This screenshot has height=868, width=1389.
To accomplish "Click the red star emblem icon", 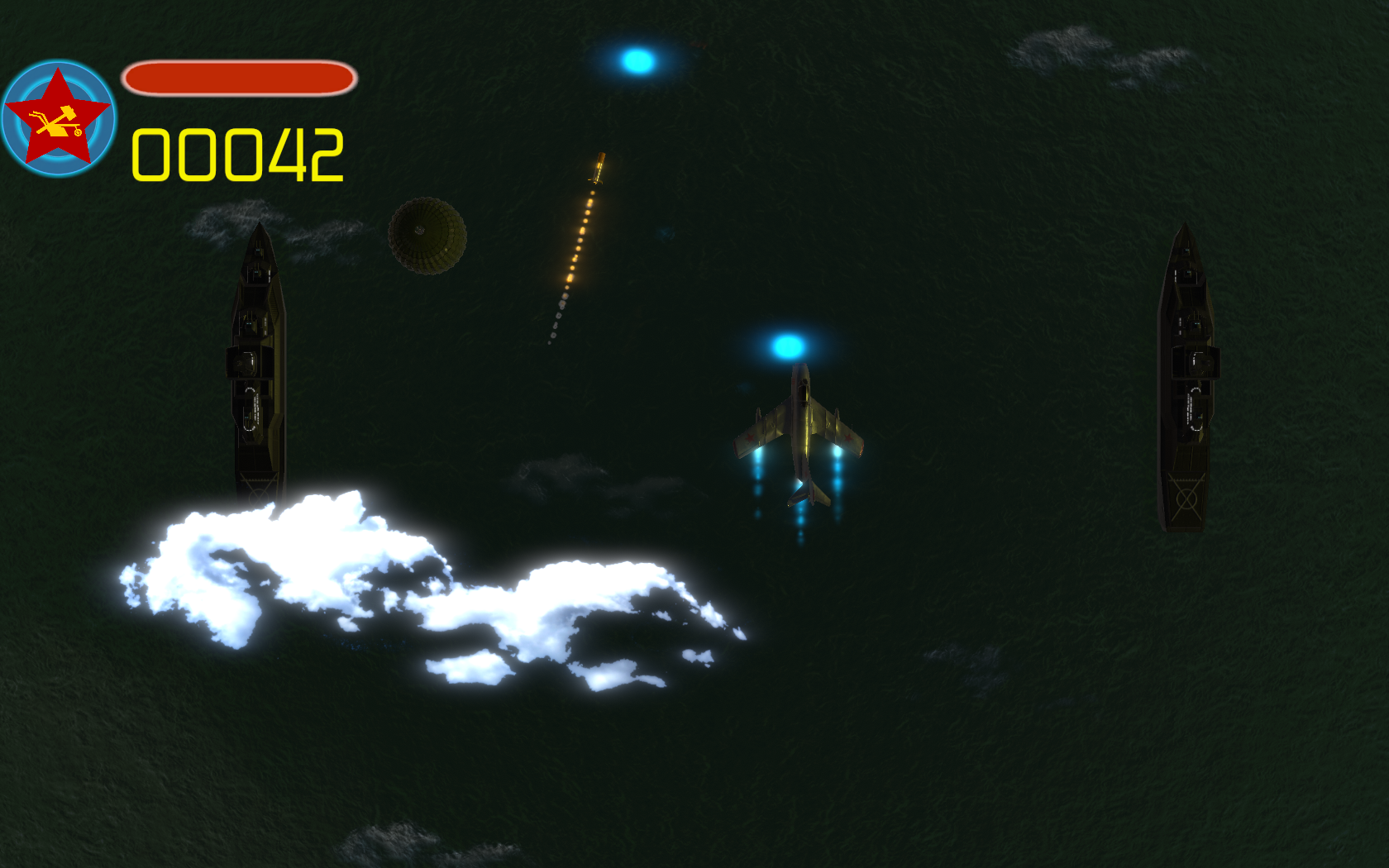I will tap(58, 117).
